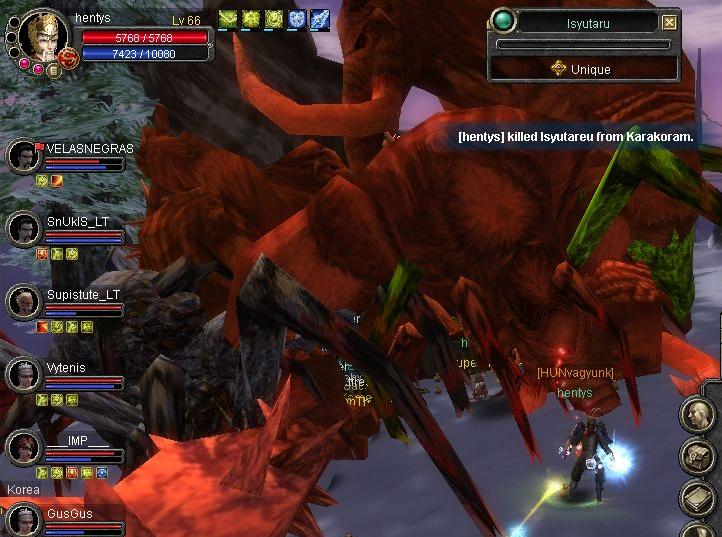
Task: Close the Isyutaru target window
Action: 670,22
